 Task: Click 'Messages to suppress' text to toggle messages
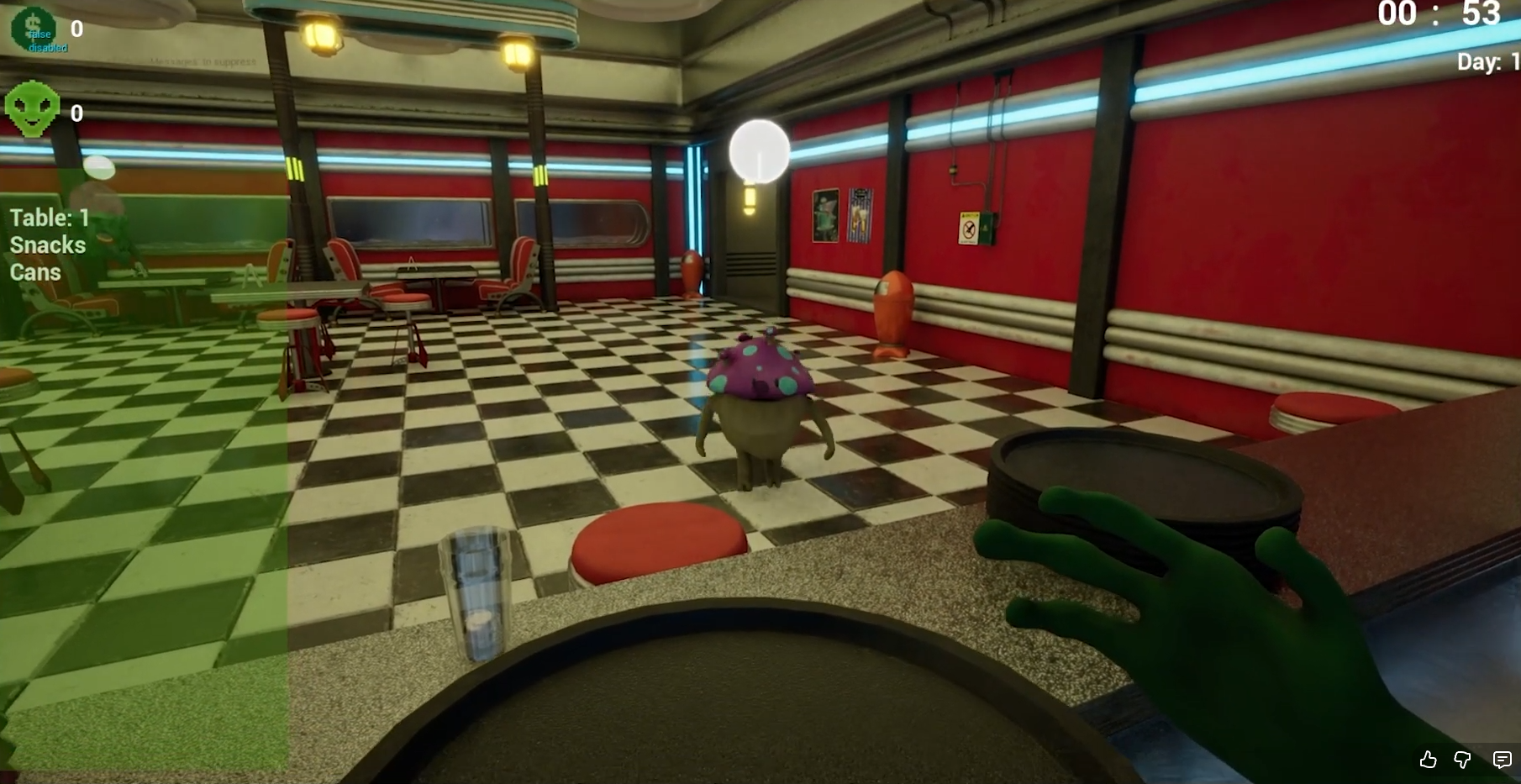point(202,61)
